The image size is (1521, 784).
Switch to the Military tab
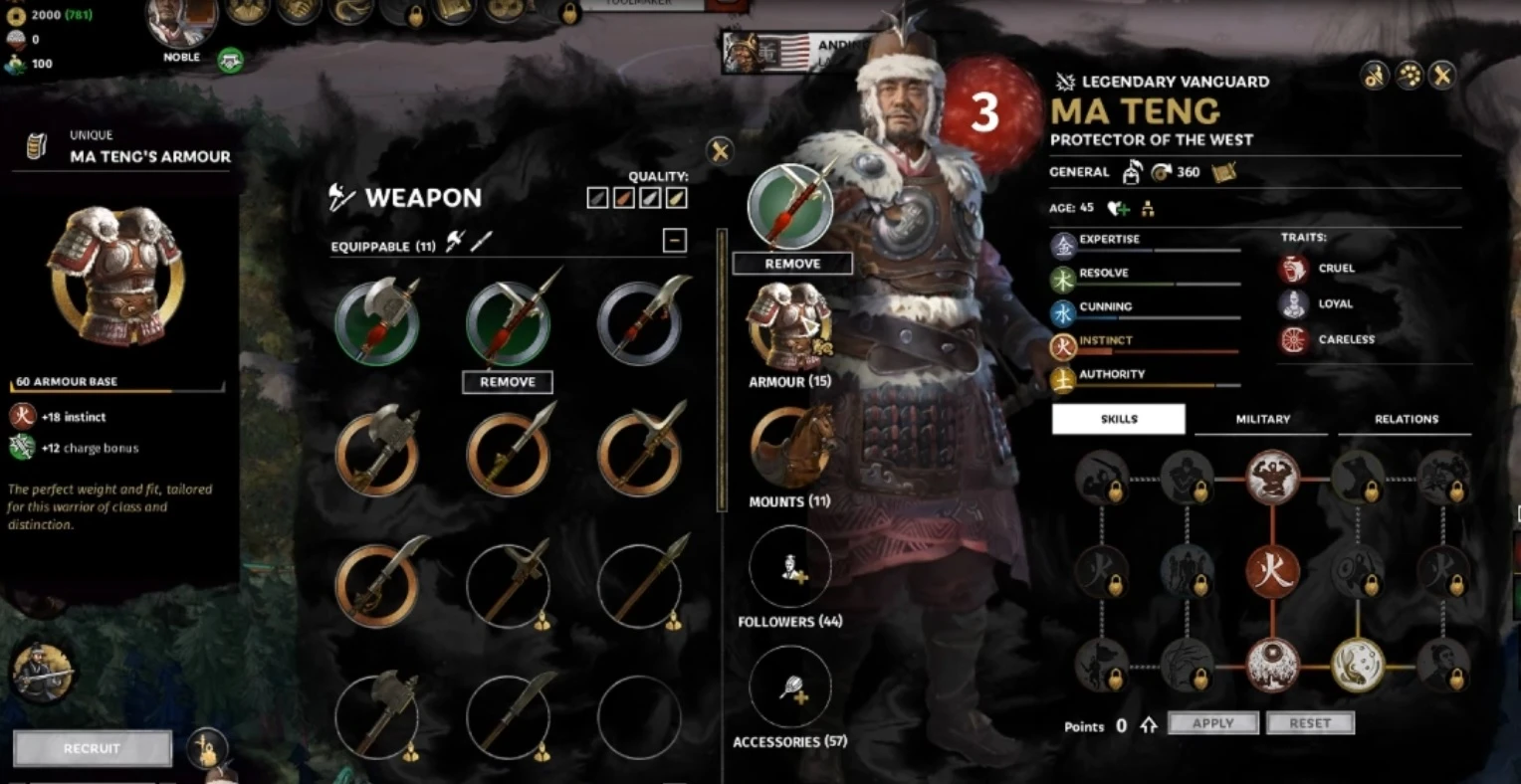(1262, 419)
